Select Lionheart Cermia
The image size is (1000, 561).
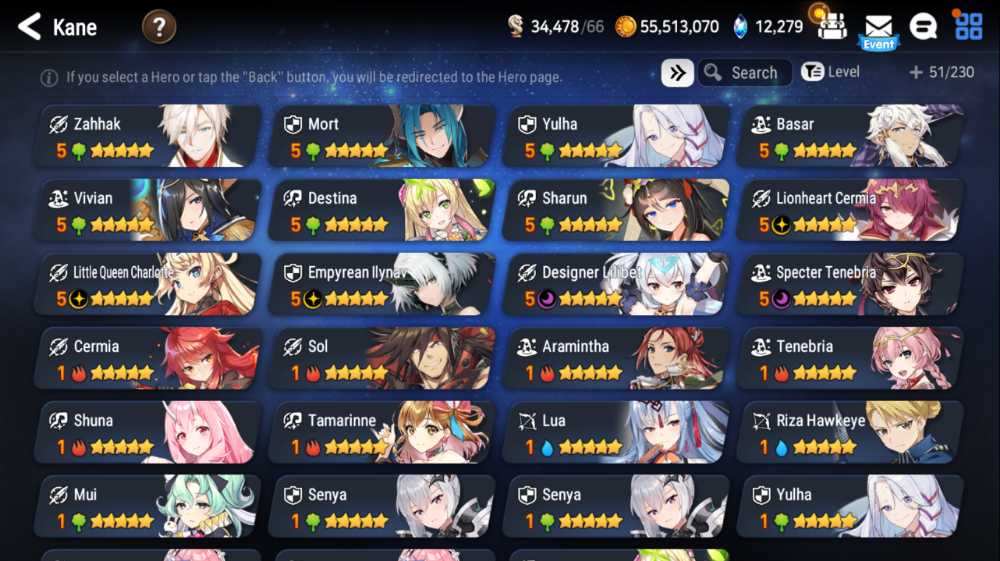point(850,210)
